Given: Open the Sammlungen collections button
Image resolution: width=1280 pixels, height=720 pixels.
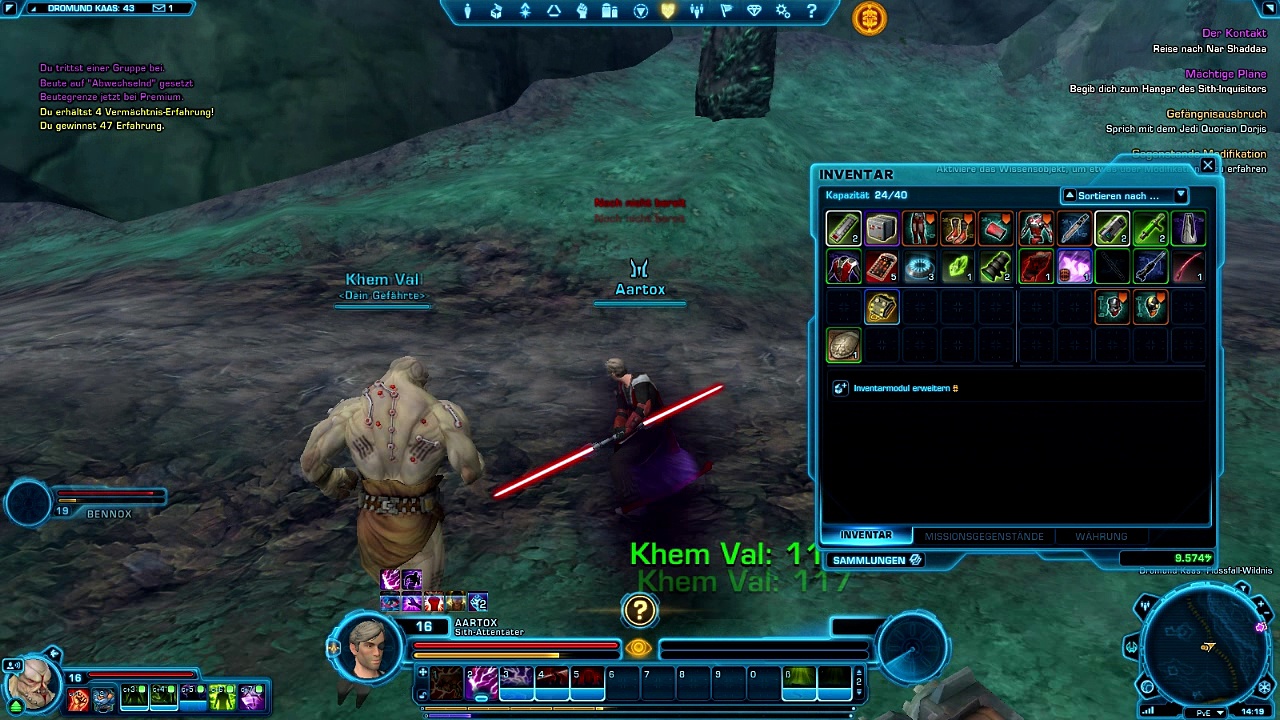Looking at the screenshot, I should [x=876, y=560].
